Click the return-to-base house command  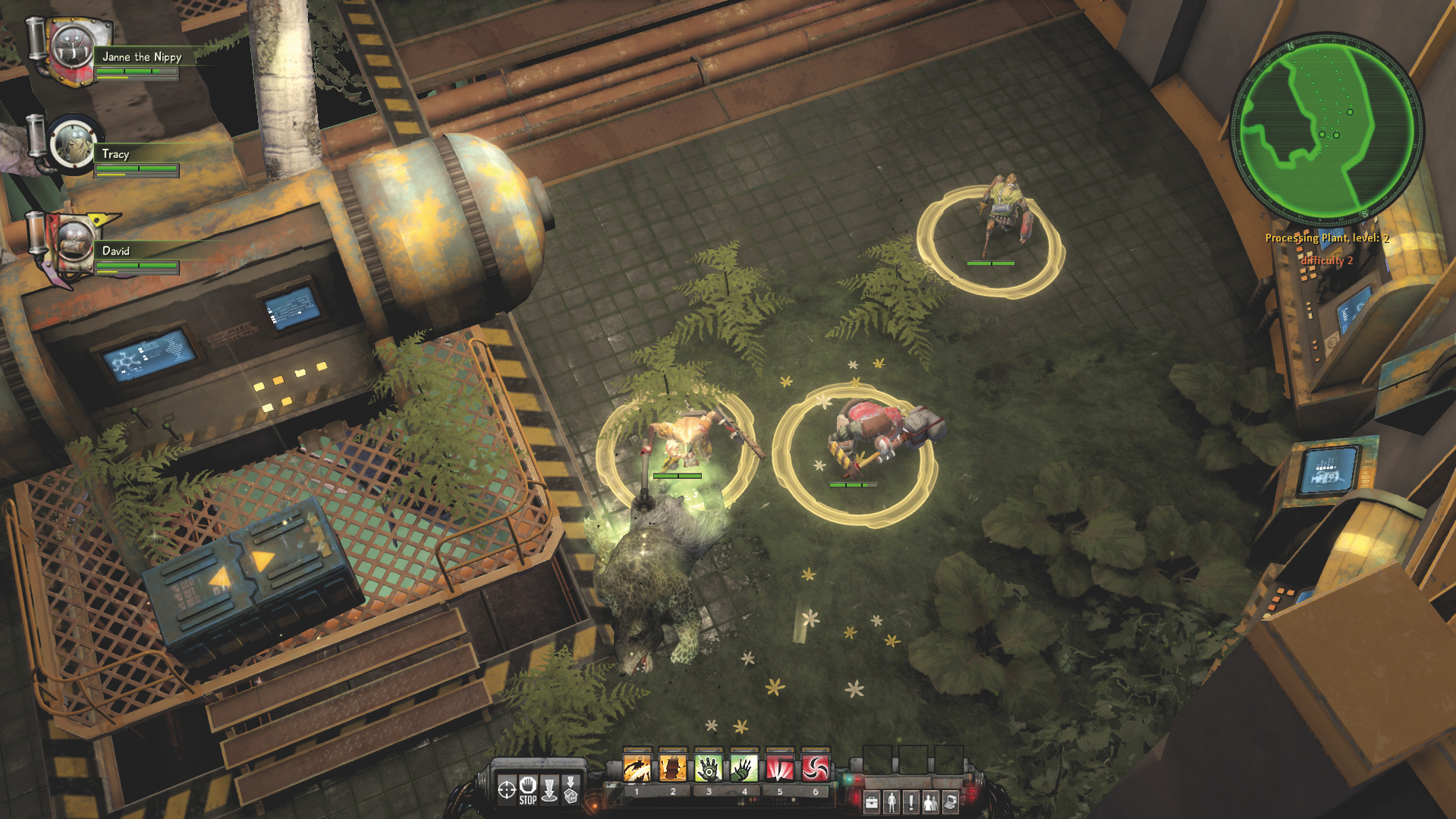click(571, 789)
